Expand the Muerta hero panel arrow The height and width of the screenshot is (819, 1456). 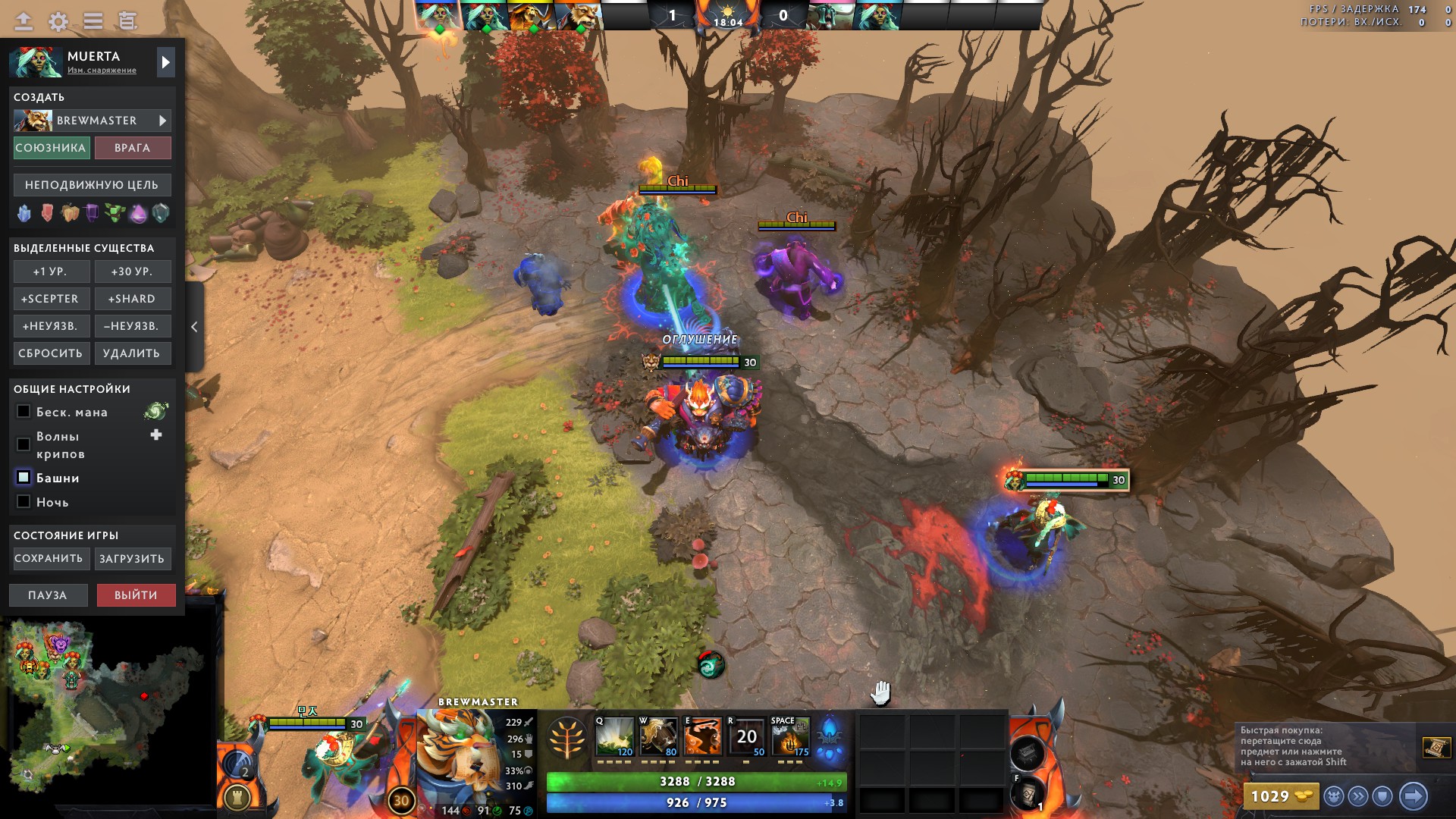click(x=165, y=61)
